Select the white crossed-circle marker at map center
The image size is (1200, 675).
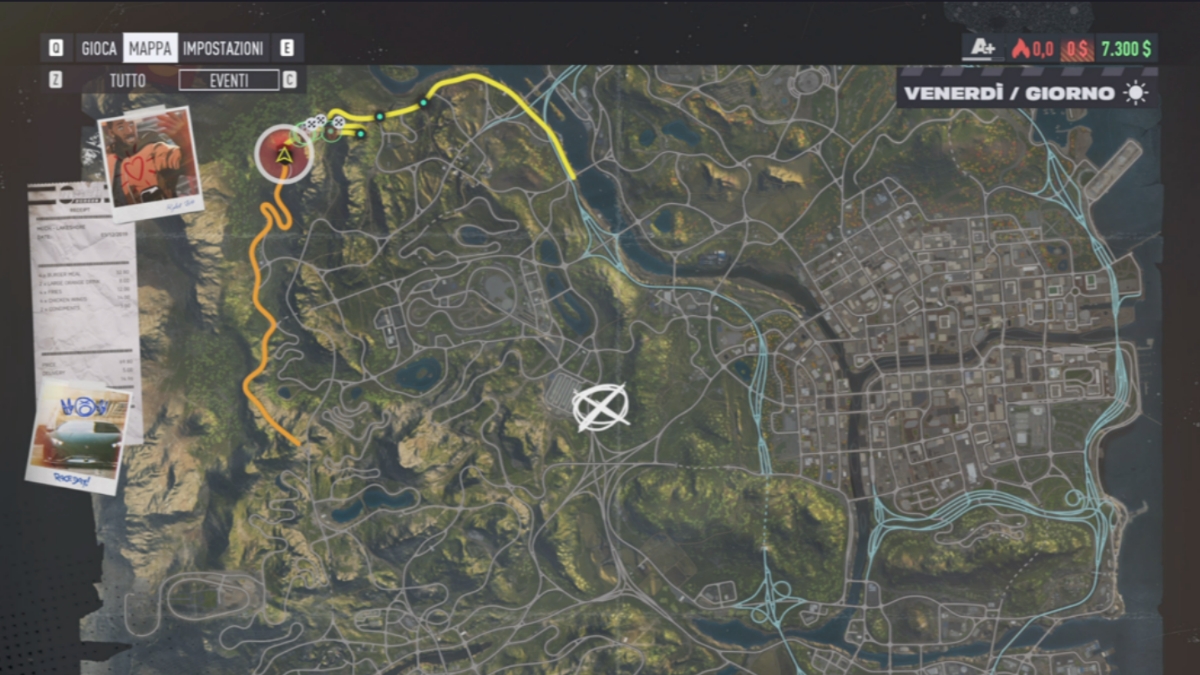tap(600, 407)
